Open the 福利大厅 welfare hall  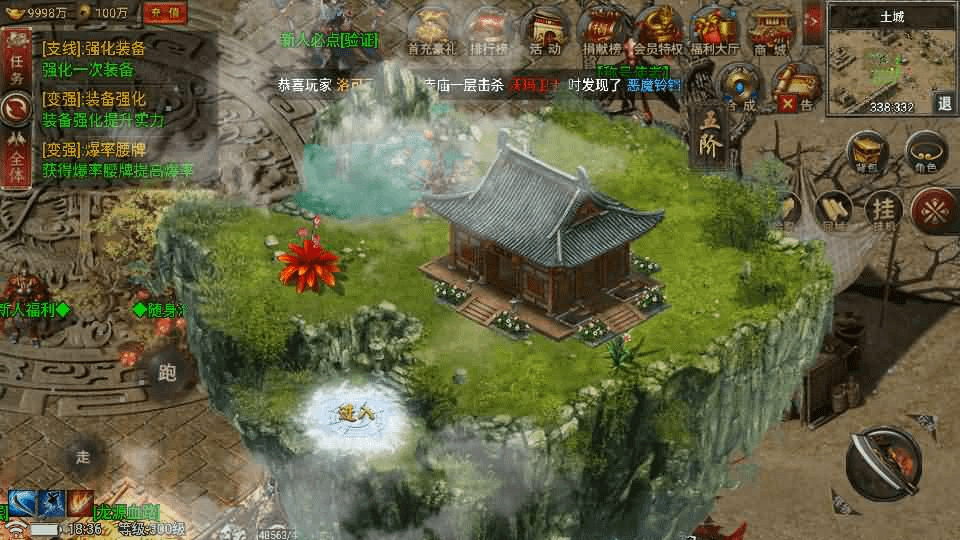(714, 29)
